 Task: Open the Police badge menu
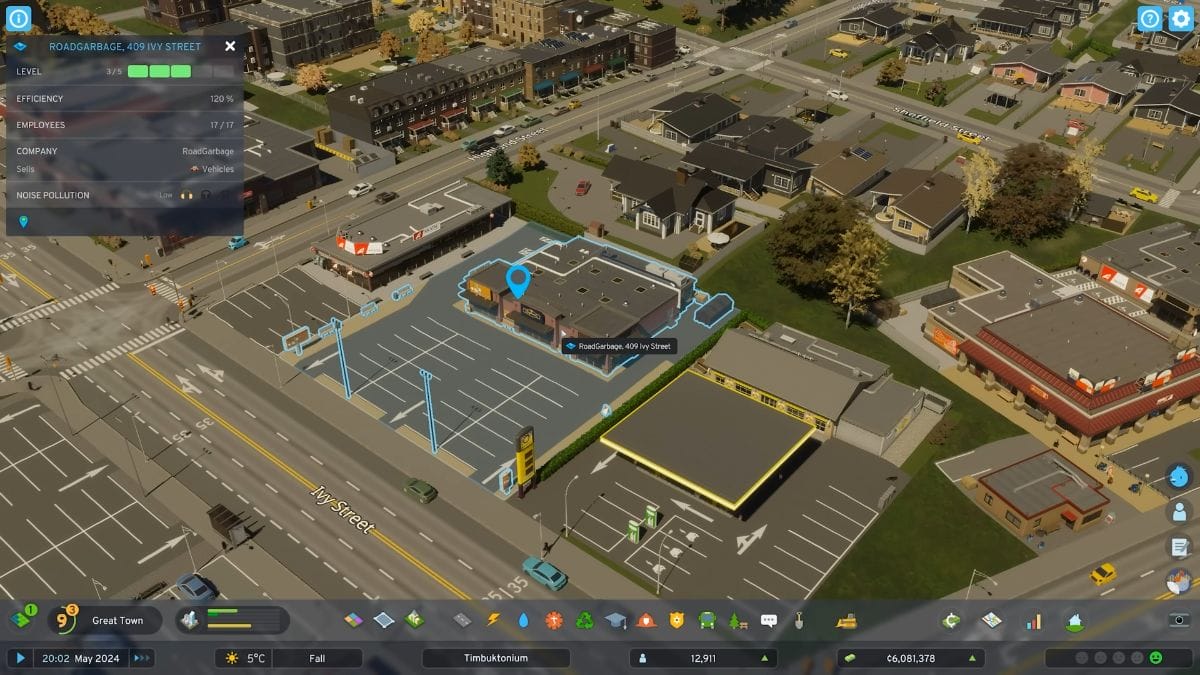click(677, 621)
